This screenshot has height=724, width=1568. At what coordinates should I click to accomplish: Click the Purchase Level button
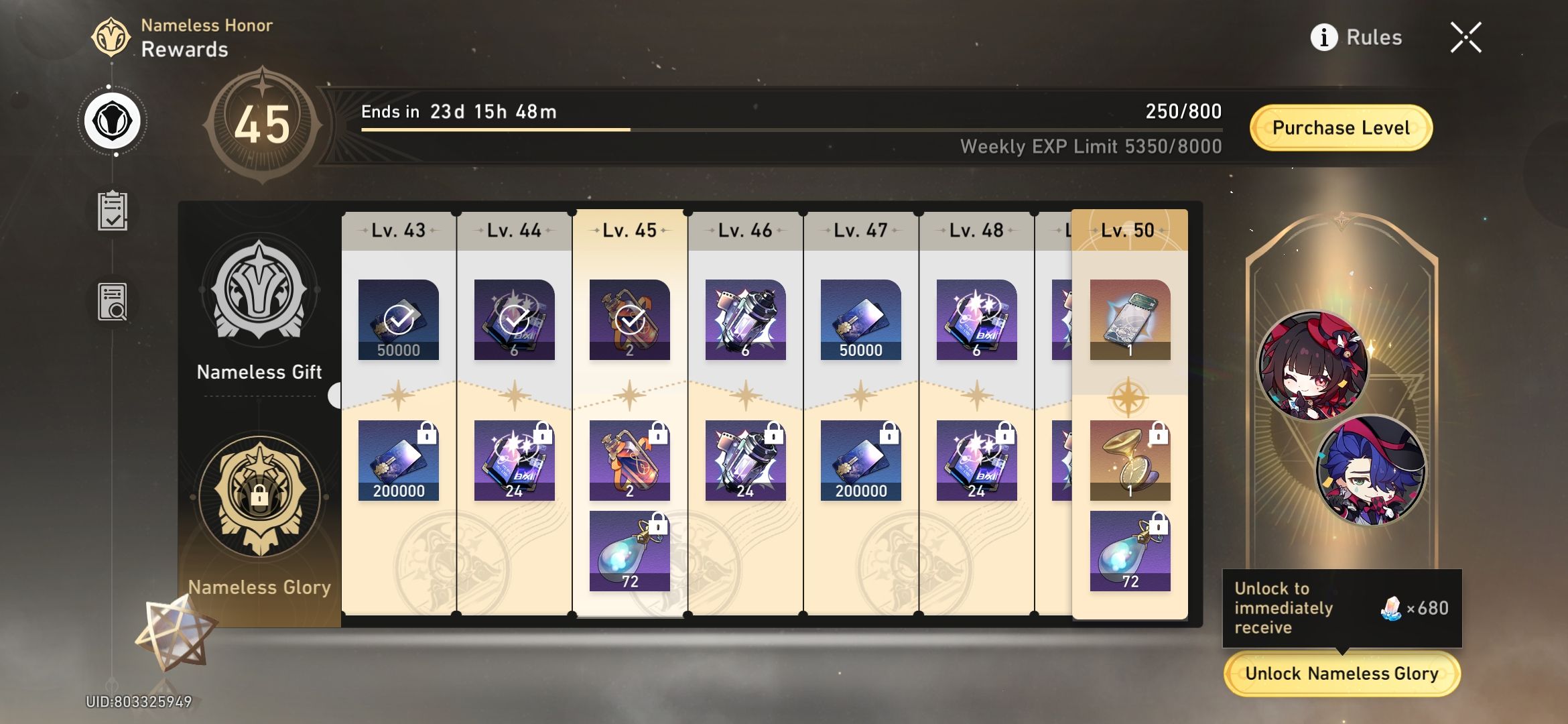click(x=1339, y=127)
